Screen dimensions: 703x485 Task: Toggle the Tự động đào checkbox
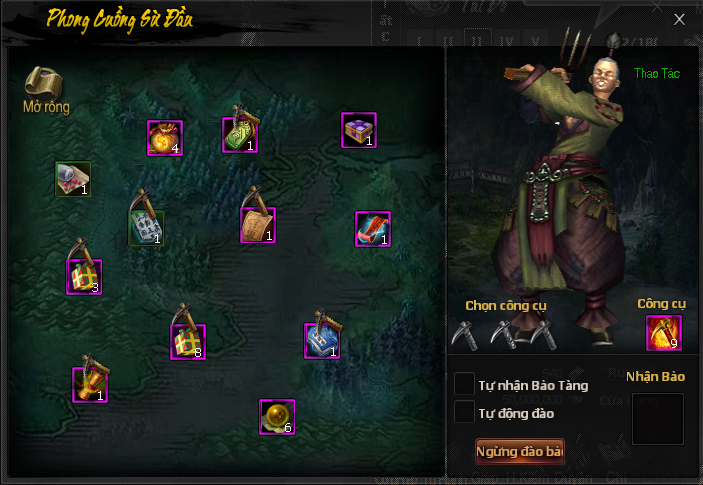[464, 412]
